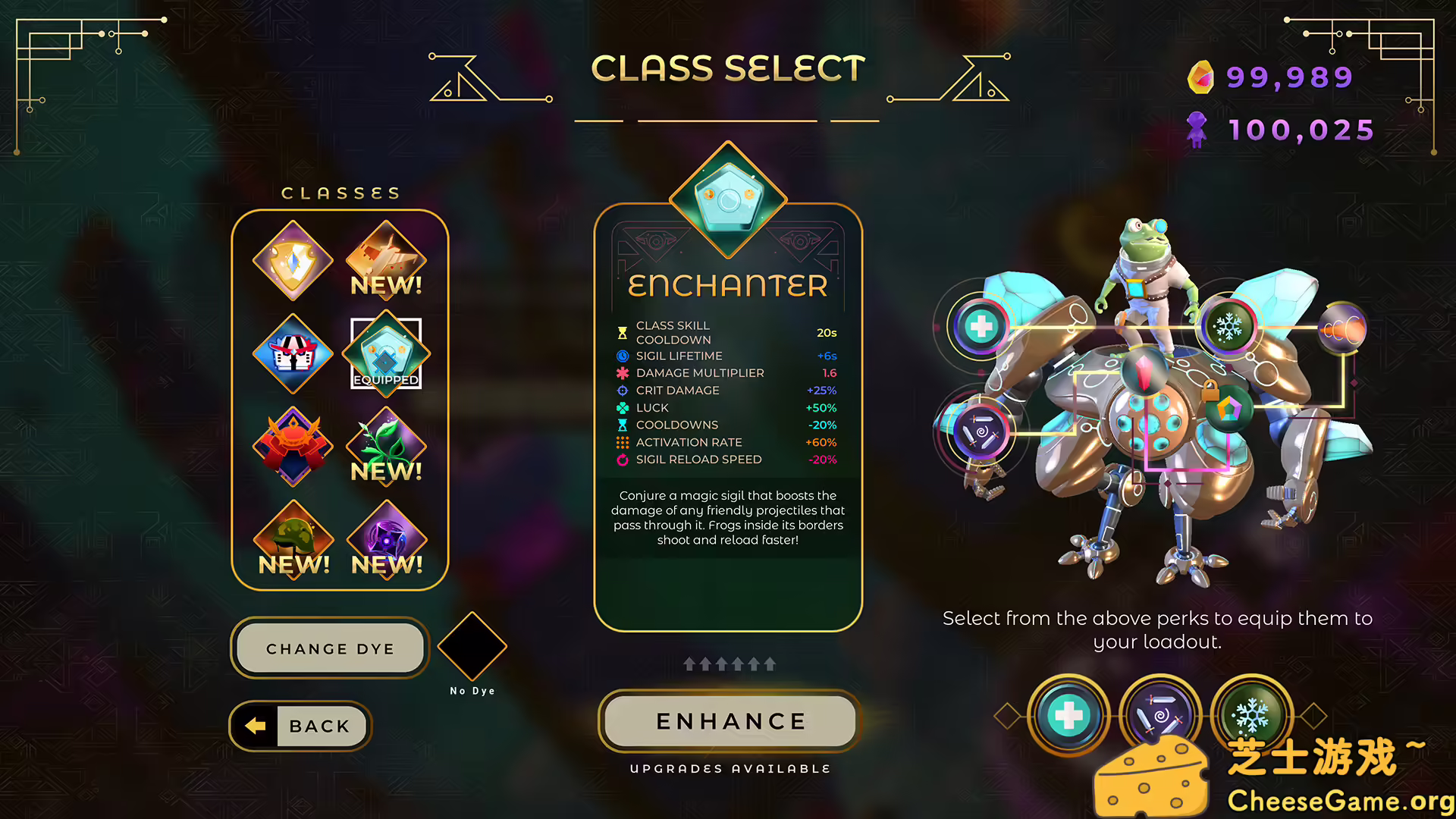
Task: Equip the snowflake perk in loadout bar
Action: [x=1252, y=713]
